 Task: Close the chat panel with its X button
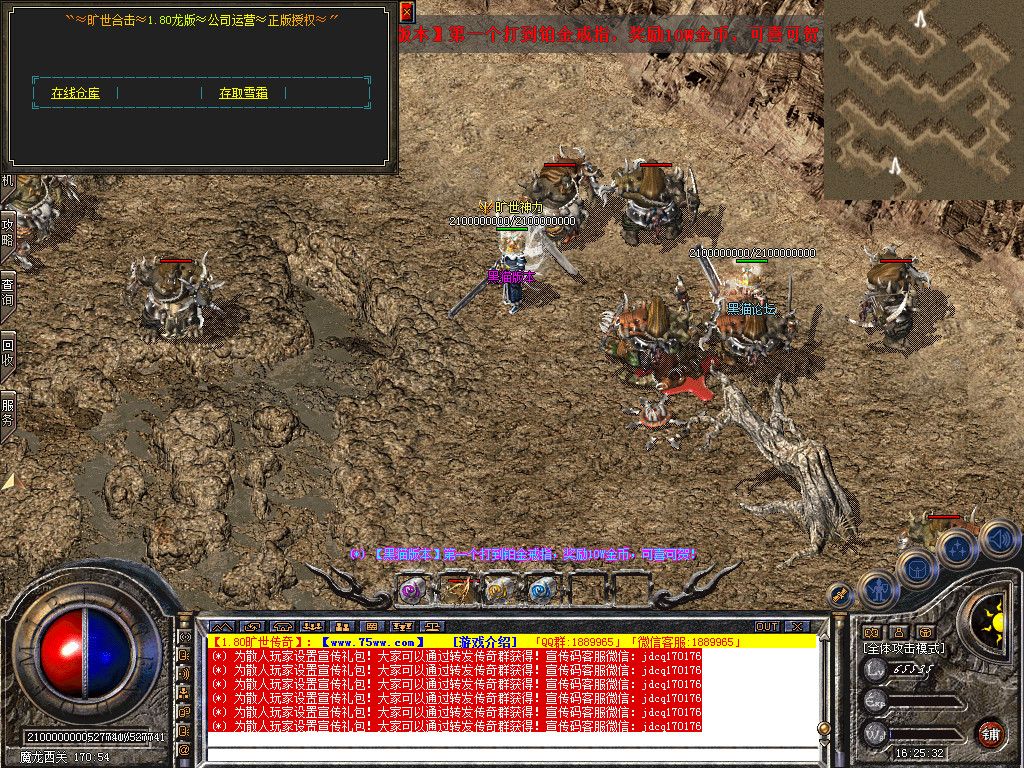[797, 626]
